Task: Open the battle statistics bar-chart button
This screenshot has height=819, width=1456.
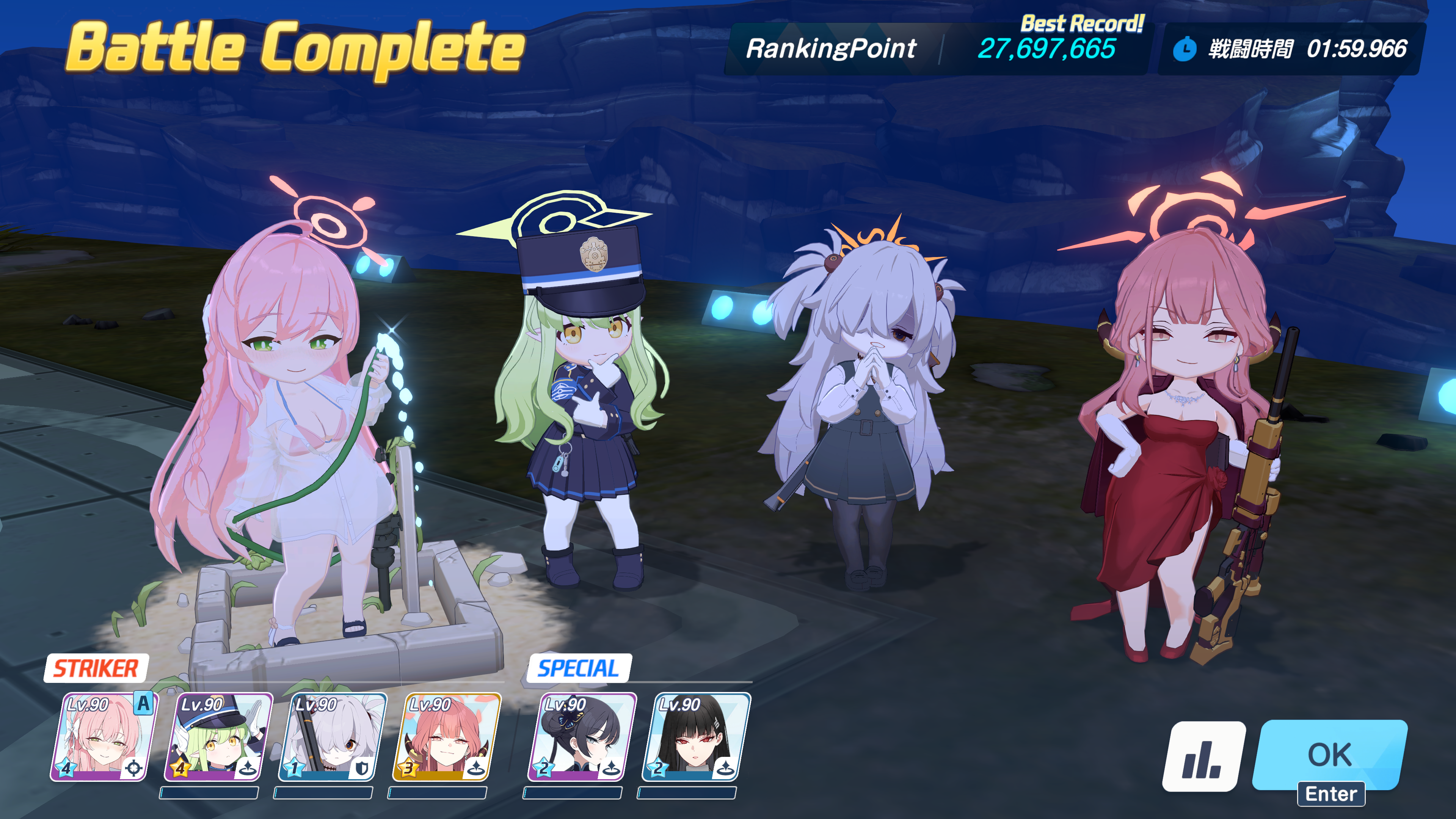Action: click(1203, 756)
